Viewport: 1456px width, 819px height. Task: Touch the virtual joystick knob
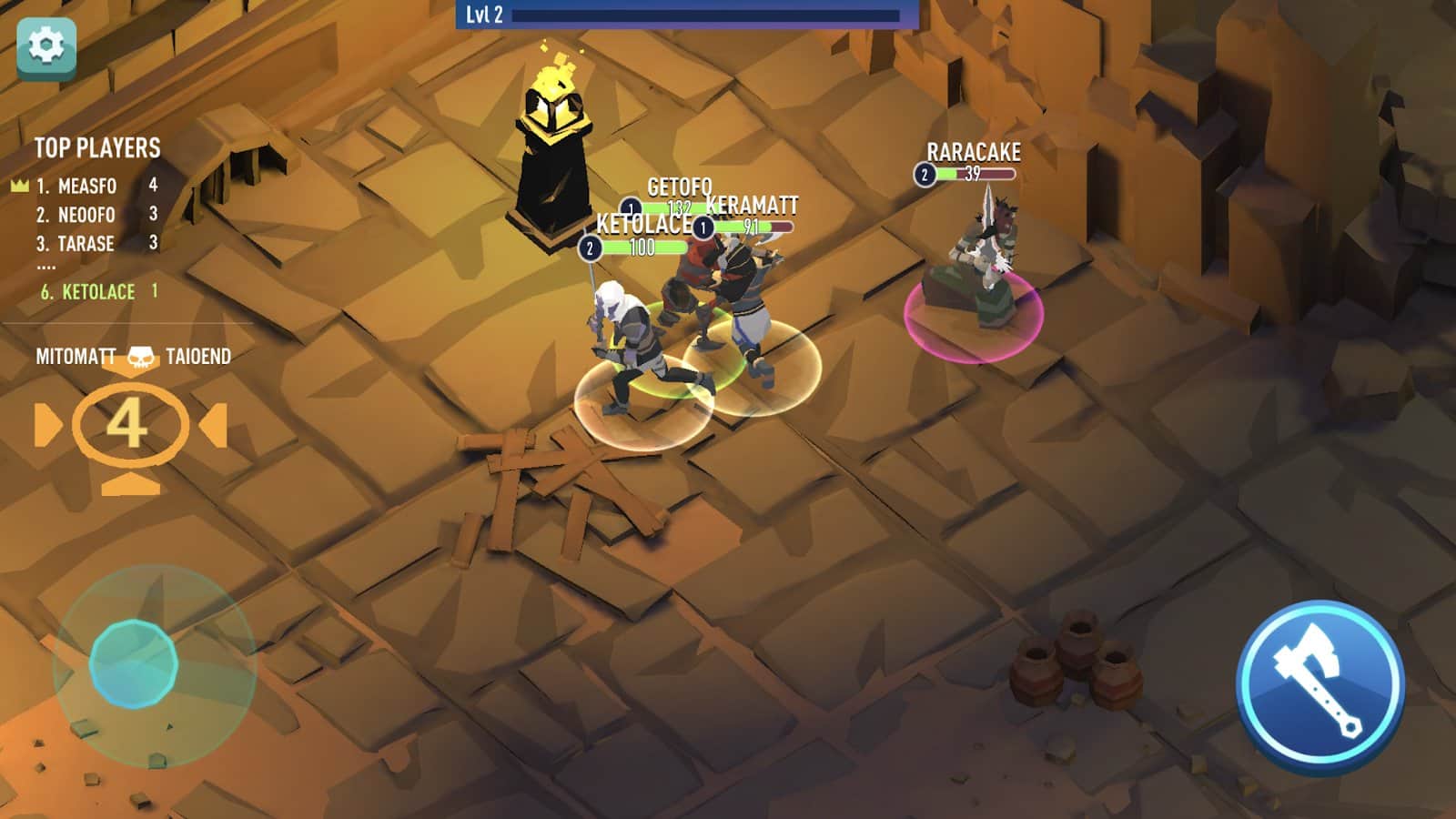tap(133, 663)
